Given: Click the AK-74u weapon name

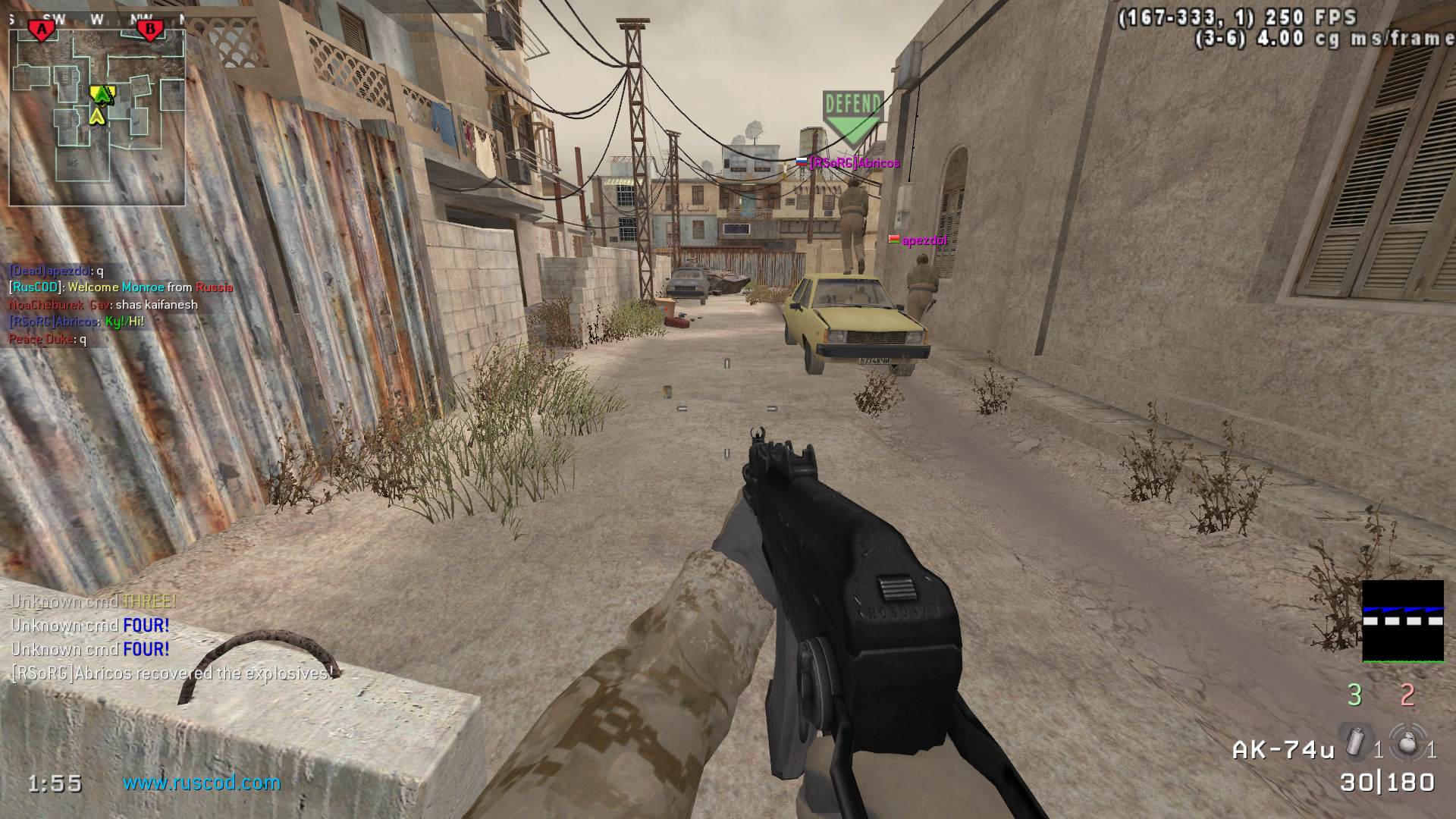Looking at the screenshot, I should click(1283, 750).
